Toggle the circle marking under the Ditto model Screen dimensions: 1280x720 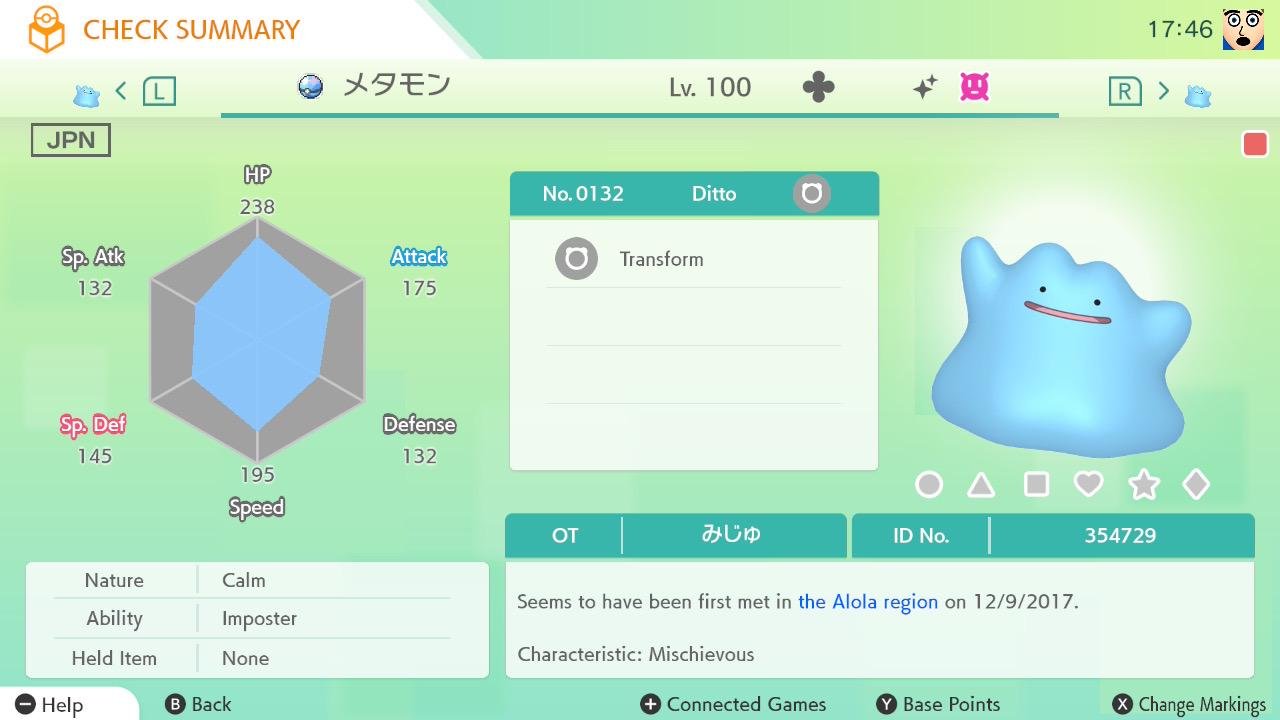(x=929, y=484)
